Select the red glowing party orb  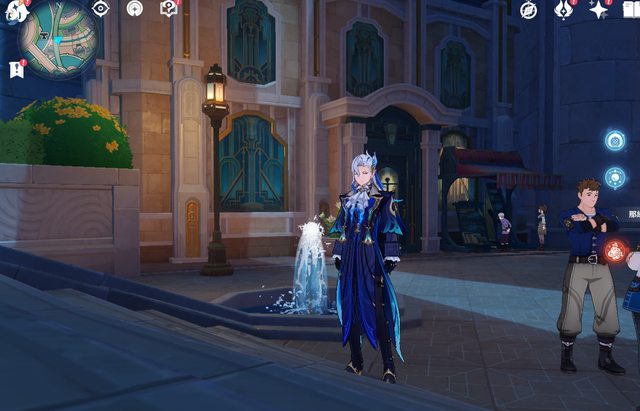616,251
